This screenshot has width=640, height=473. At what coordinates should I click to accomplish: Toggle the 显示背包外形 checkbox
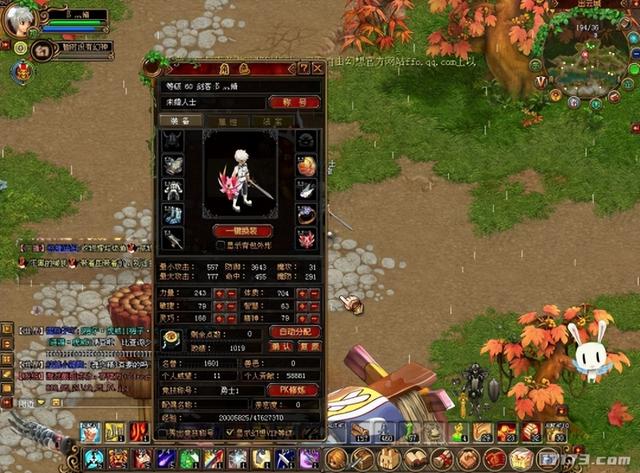point(221,244)
